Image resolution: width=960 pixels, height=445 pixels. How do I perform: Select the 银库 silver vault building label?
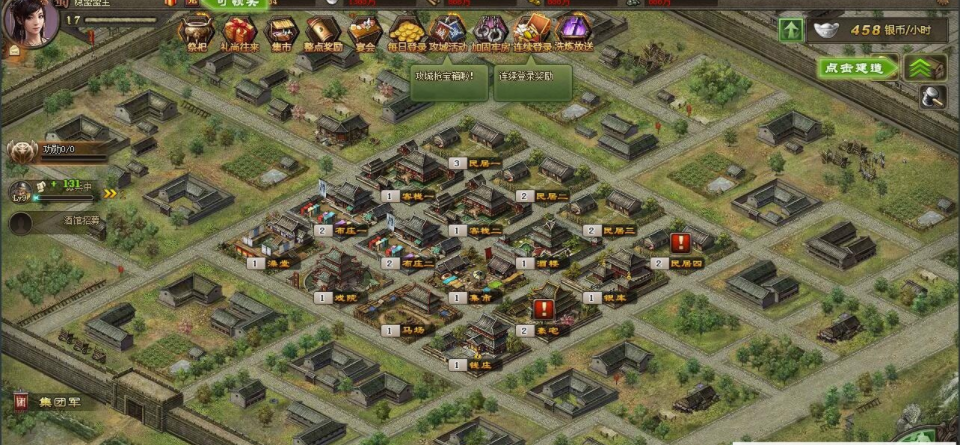tap(614, 297)
